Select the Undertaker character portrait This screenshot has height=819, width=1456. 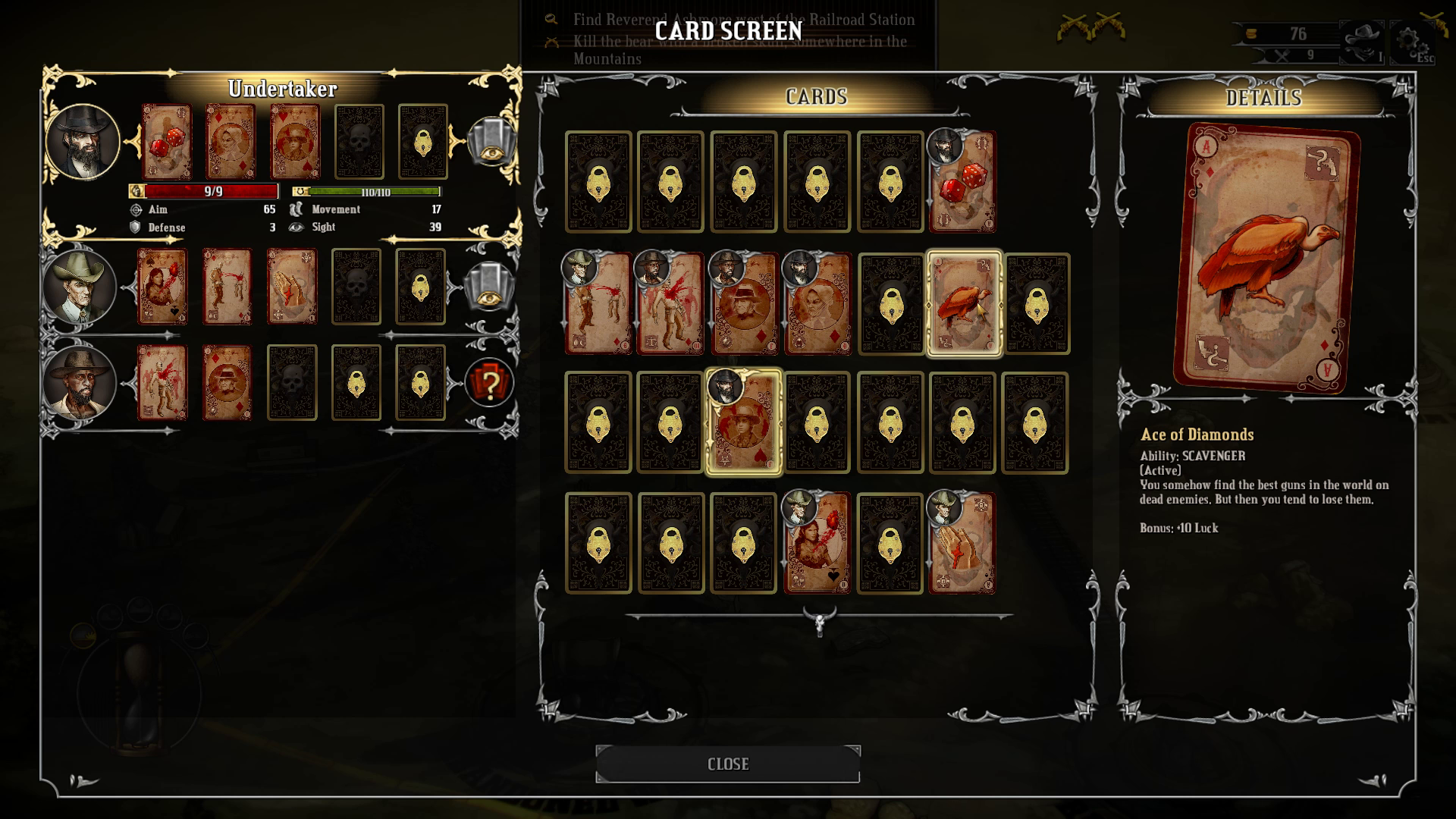(83, 142)
